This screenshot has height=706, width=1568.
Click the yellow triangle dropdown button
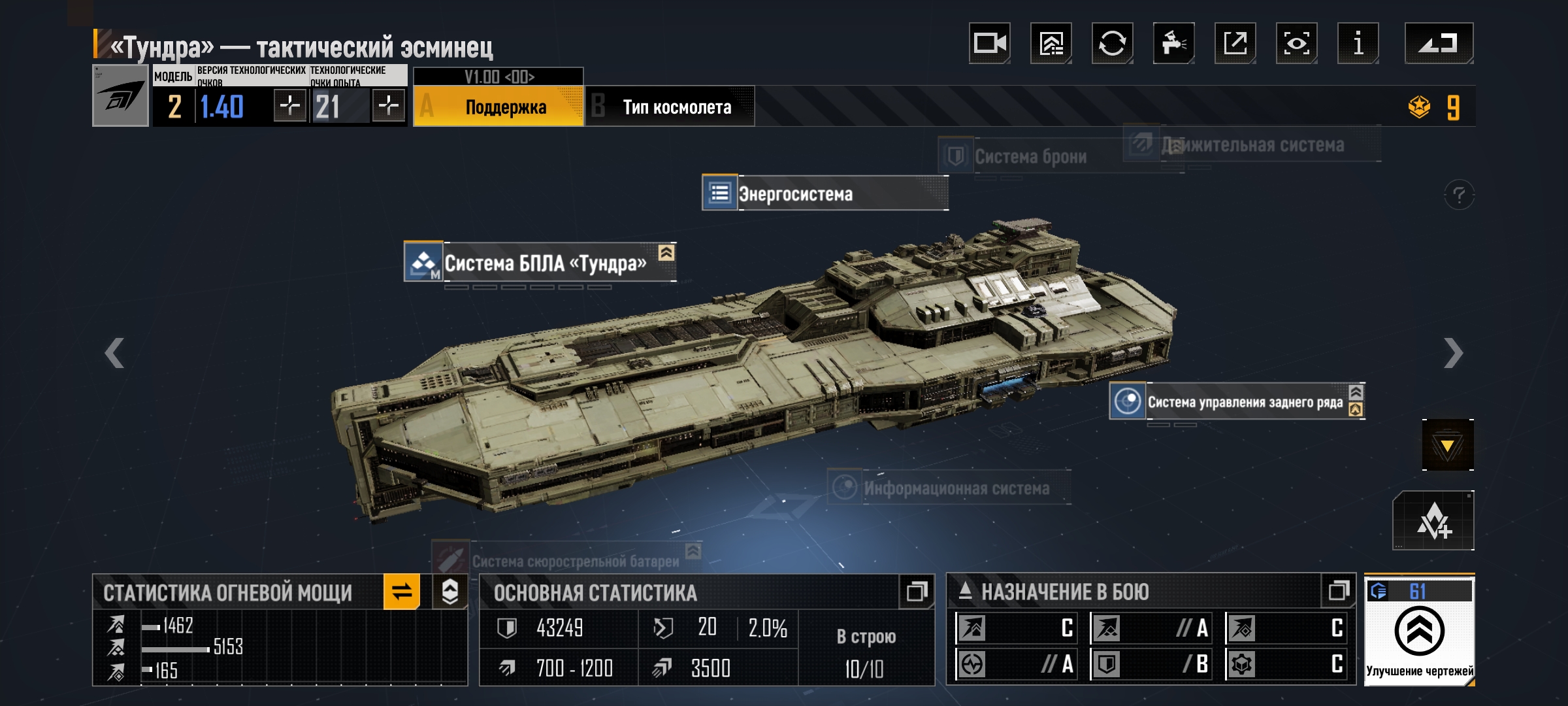tap(1447, 445)
